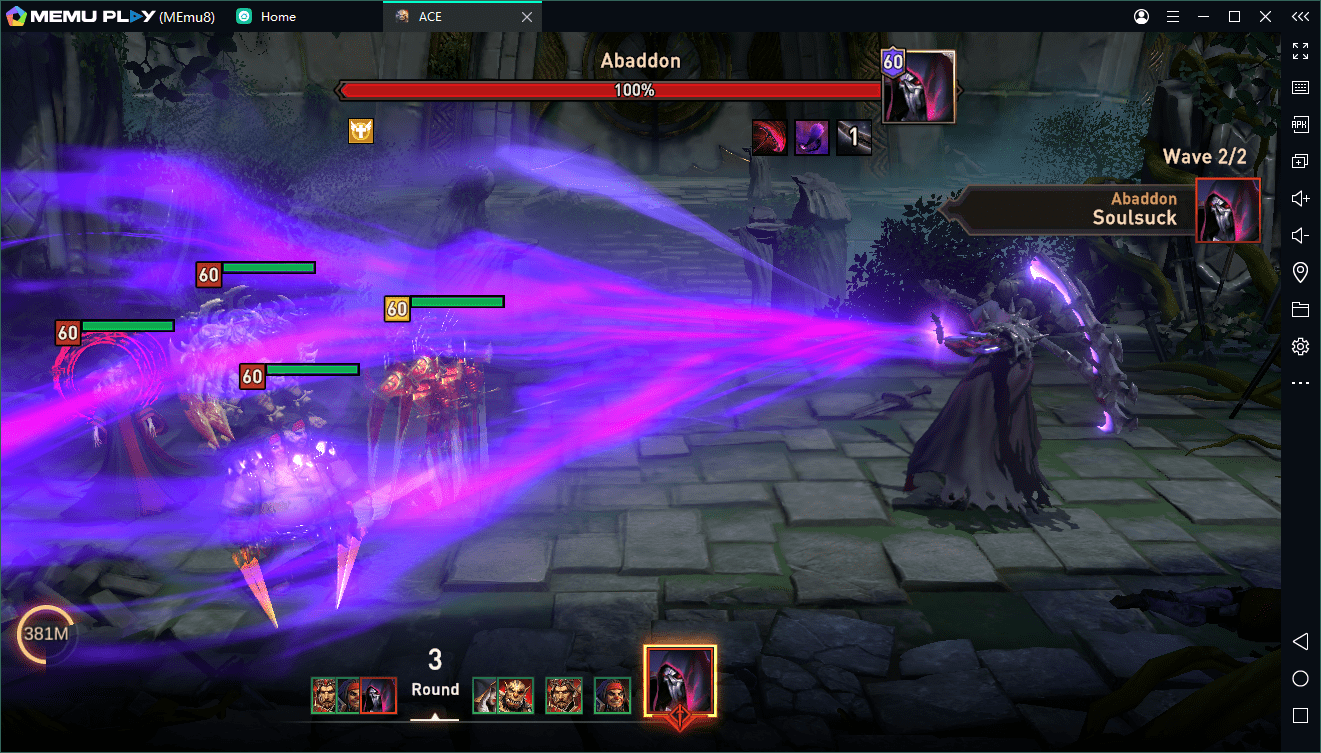Inspect the purple swirl skill icon
The width and height of the screenshot is (1321, 753).
(x=811, y=138)
